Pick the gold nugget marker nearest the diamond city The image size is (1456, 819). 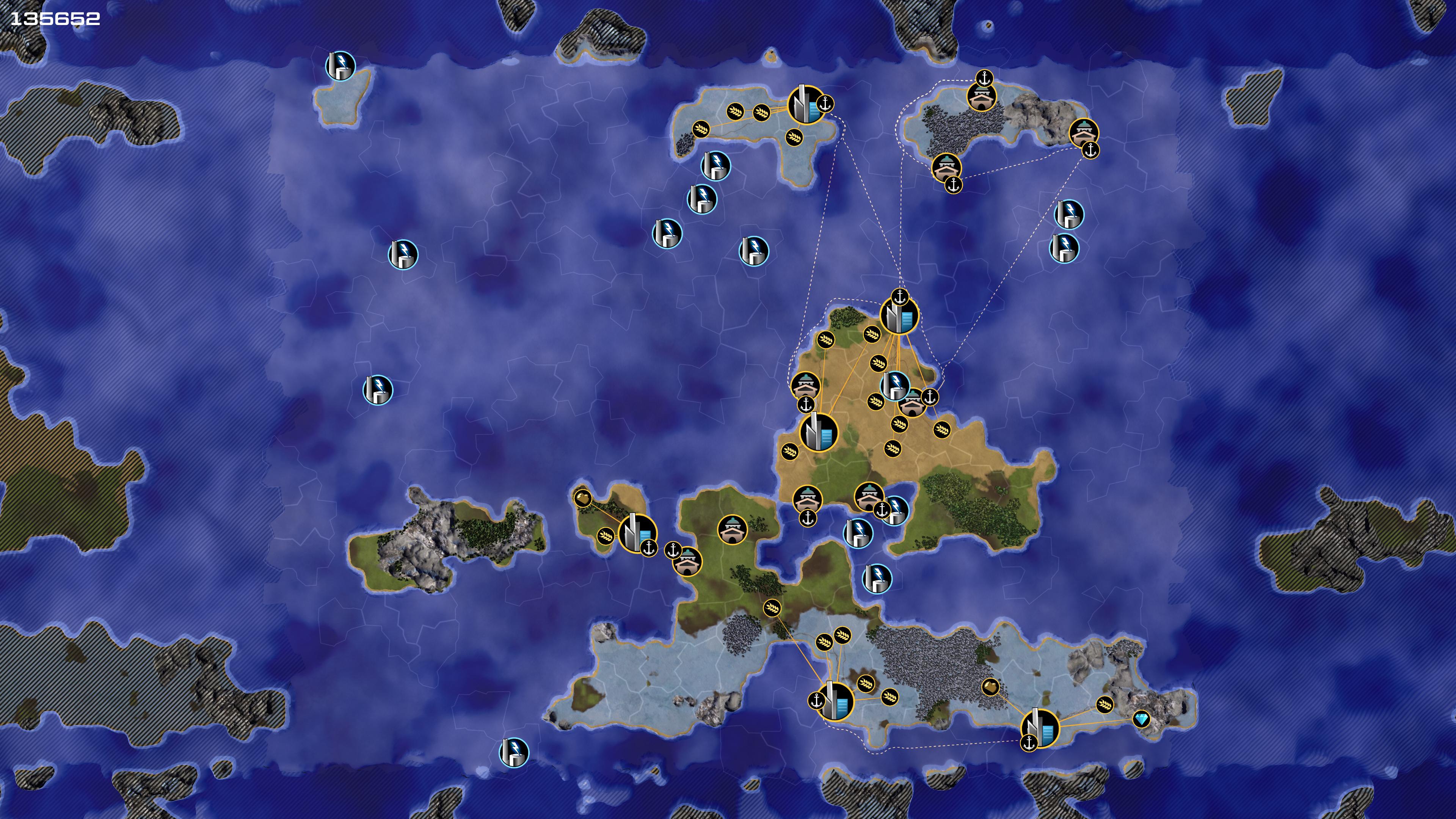coord(990,687)
